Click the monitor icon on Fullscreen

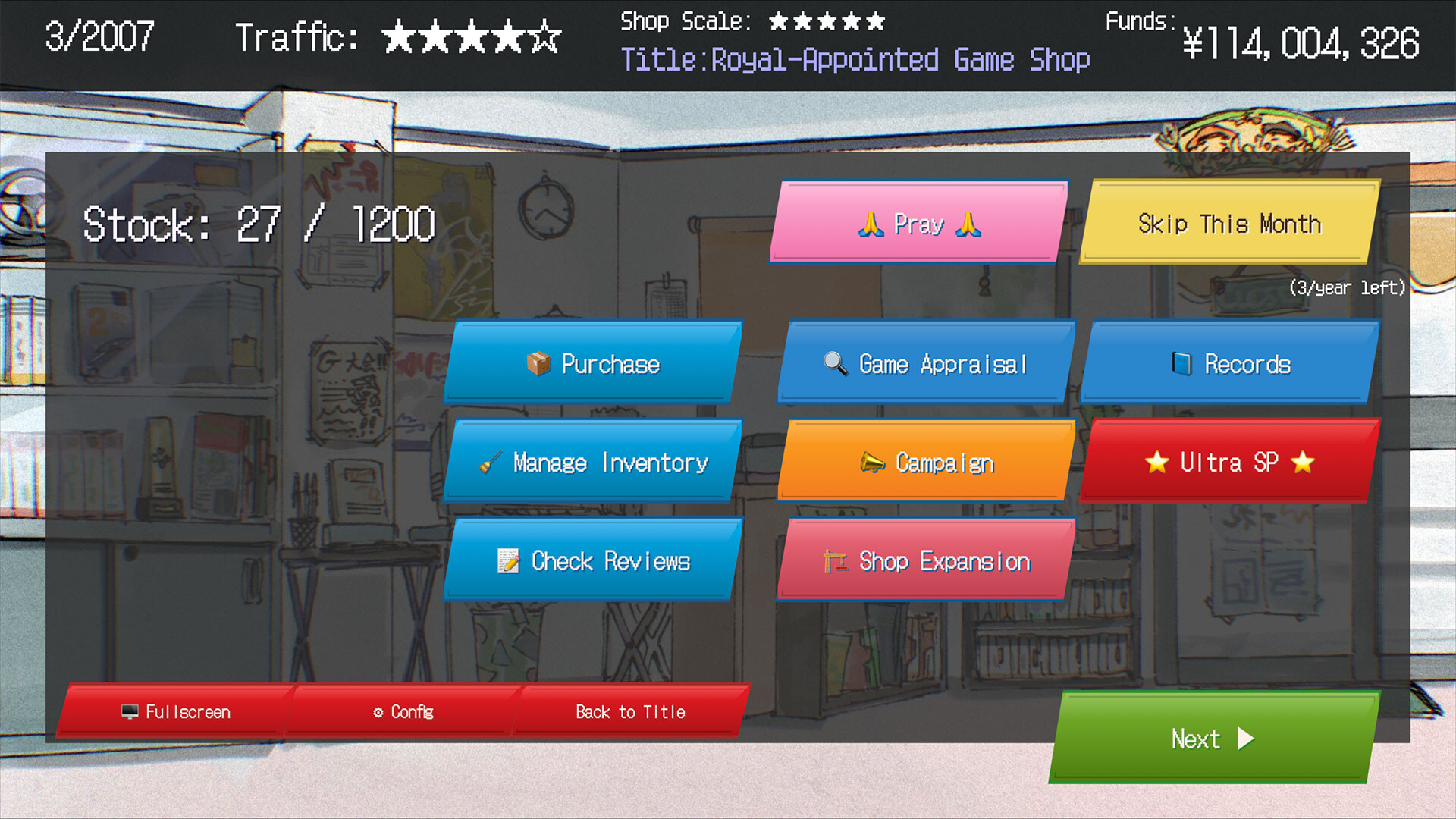click(x=129, y=711)
